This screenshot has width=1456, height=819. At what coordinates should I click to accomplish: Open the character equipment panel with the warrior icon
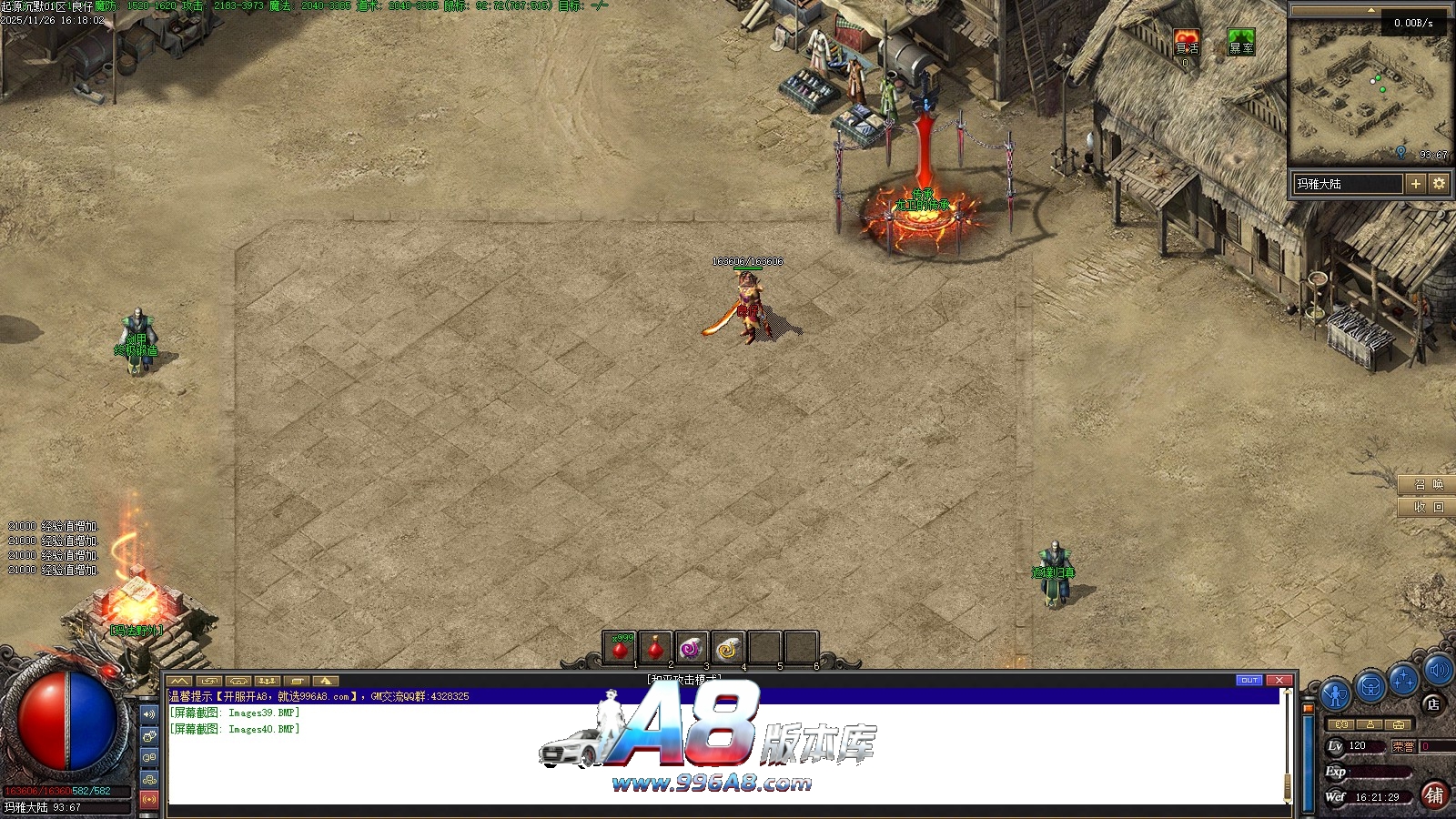(x=1335, y=694)
